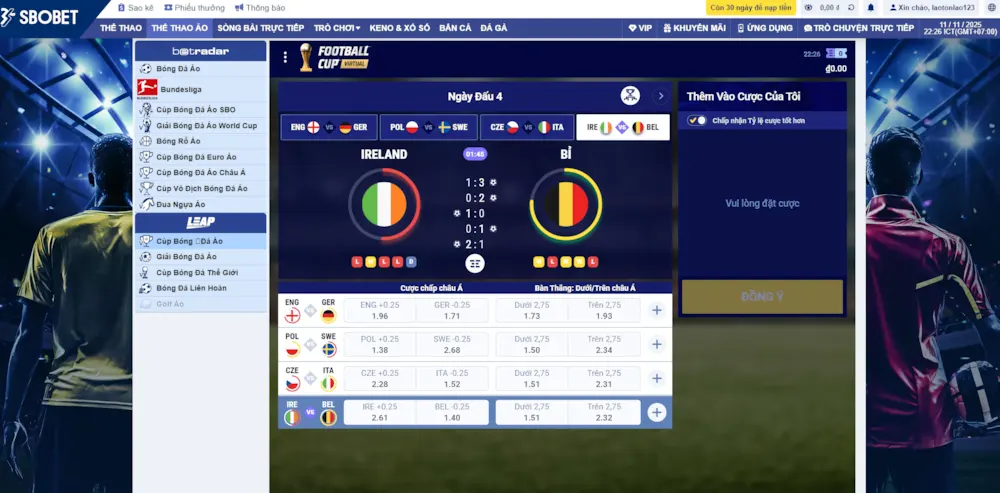The width and height of the screenshot is (1000, 493).
Task: Open Bóng Rổ Ảo virtual basketball
Action: tap(178, 141)
